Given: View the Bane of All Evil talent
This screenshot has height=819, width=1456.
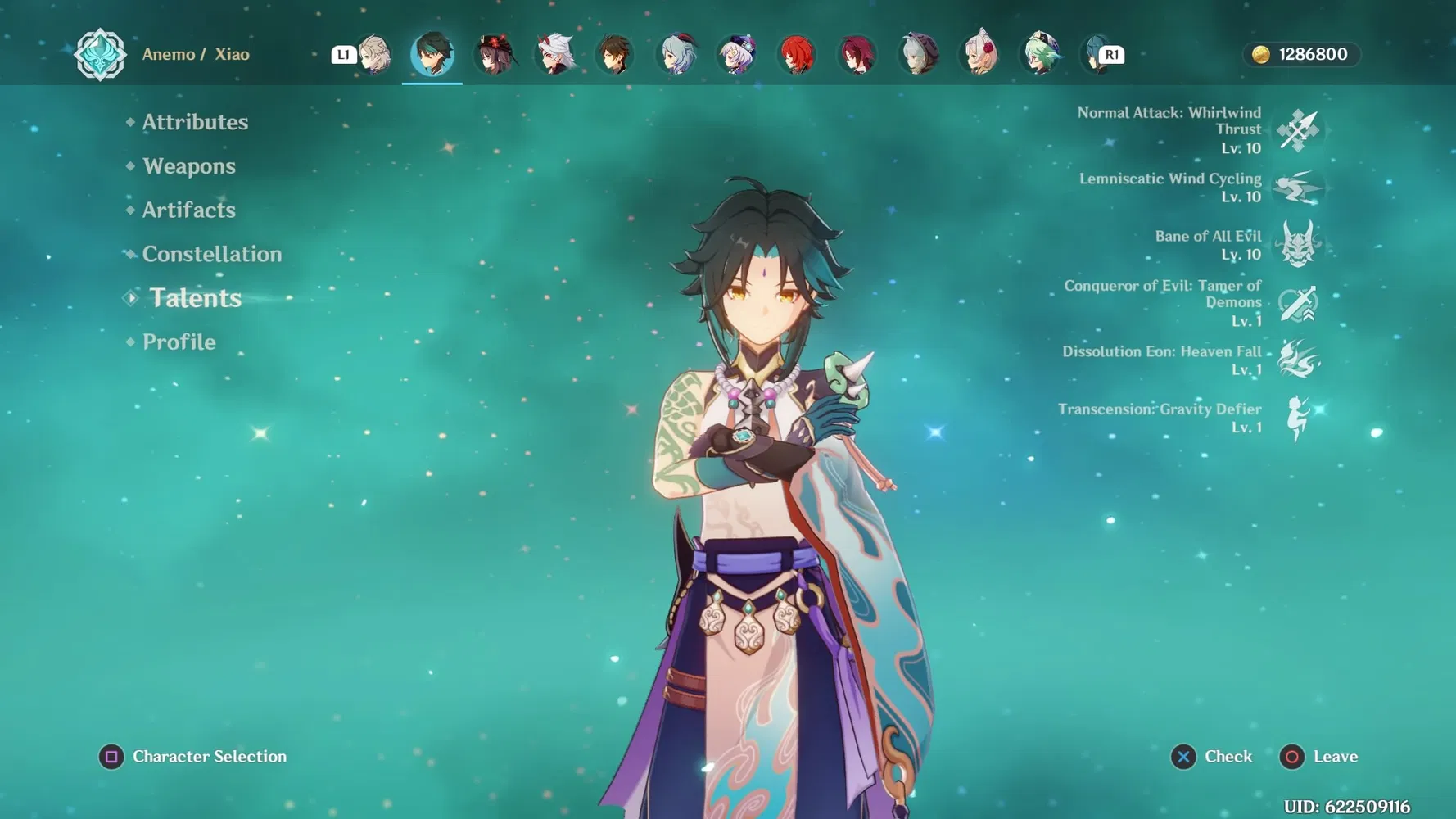Looking at the screenshot, I should [x=1298, y=244].
